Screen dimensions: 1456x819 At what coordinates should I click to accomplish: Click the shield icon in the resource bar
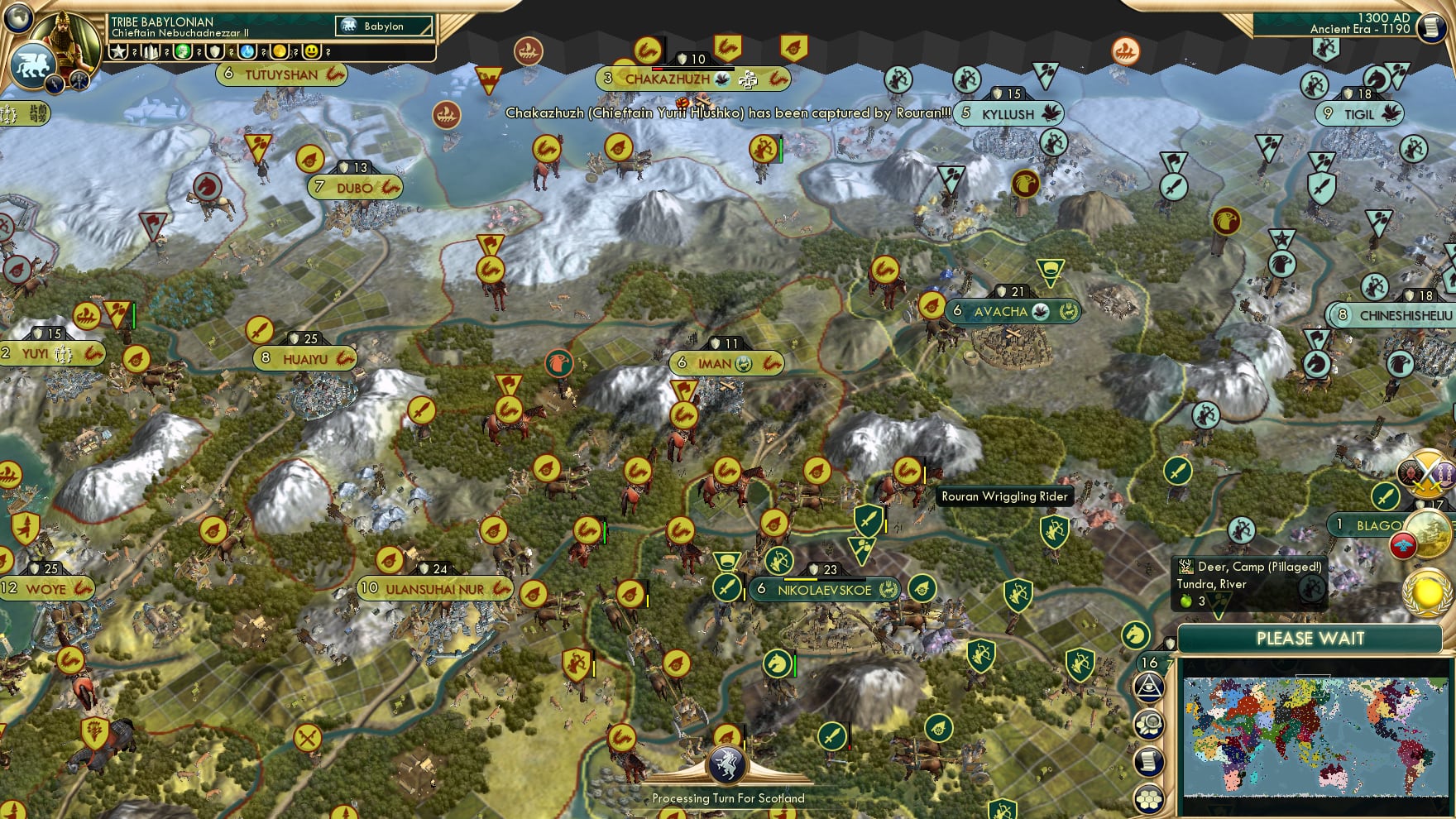(x=214, y=52)
